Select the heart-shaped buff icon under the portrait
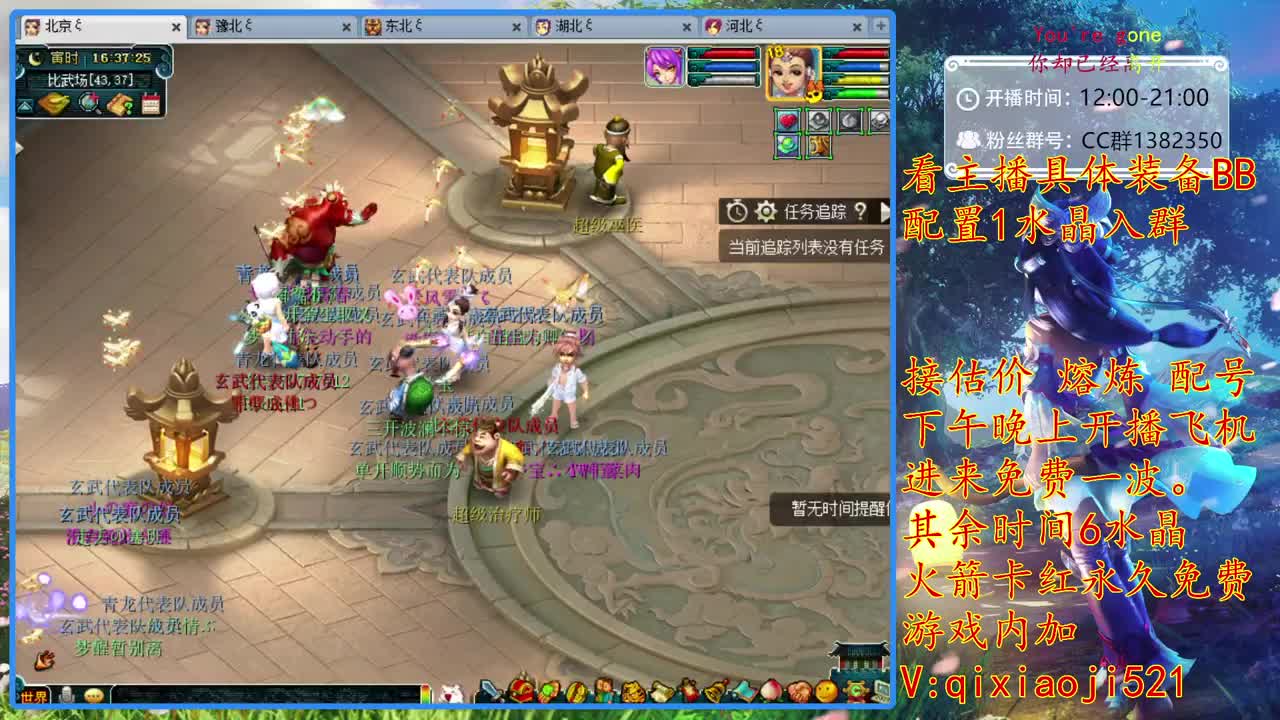 click(788, 120)
